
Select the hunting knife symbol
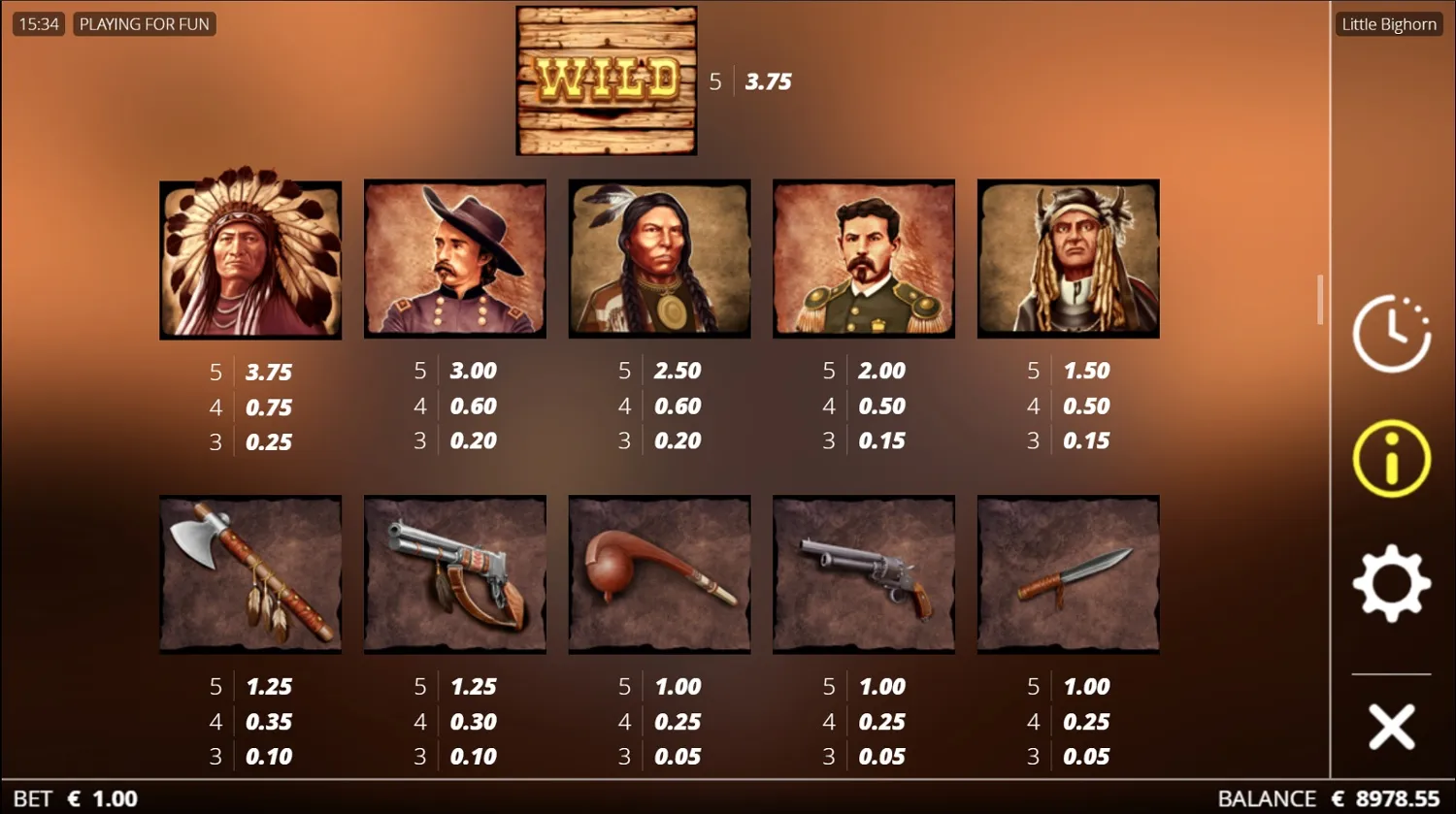(1068, 573)
